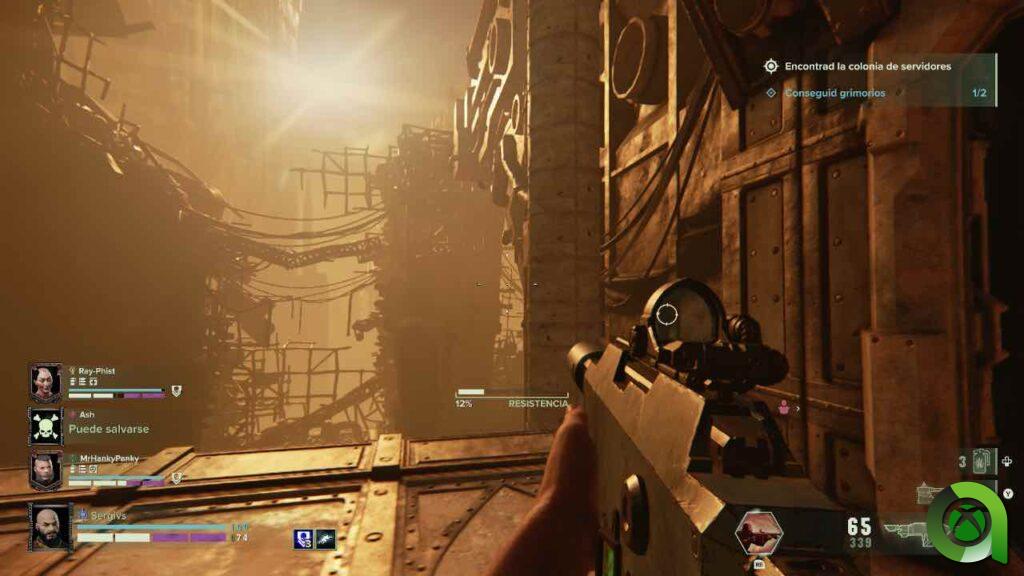Select the blue shield buff icon

pos(303,539)
